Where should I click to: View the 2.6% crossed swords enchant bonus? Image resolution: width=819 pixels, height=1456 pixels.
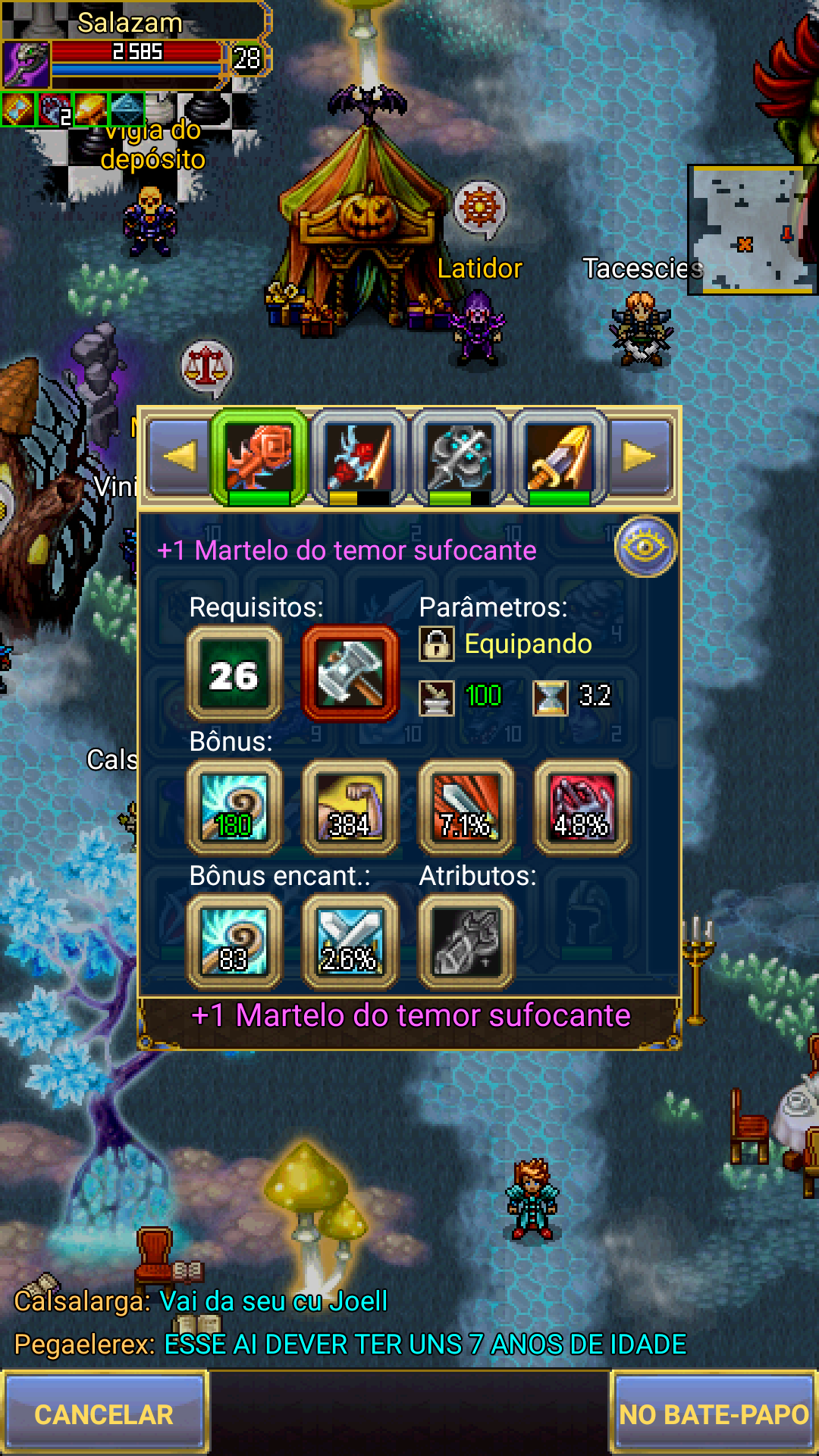pyautogui.click(x=350, y=943)
